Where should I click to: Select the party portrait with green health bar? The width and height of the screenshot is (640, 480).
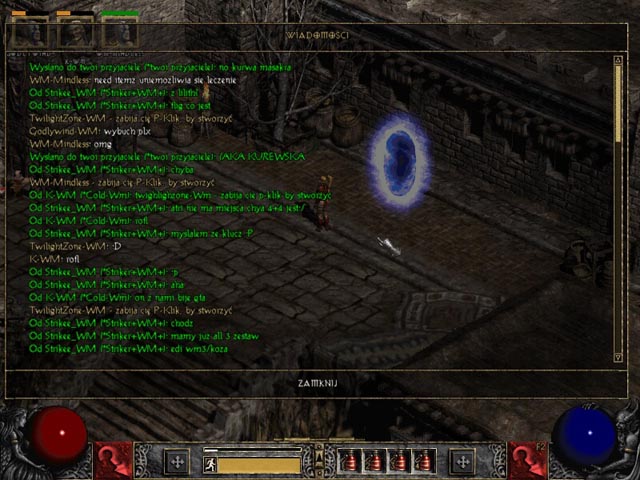(x=121, y=33)
